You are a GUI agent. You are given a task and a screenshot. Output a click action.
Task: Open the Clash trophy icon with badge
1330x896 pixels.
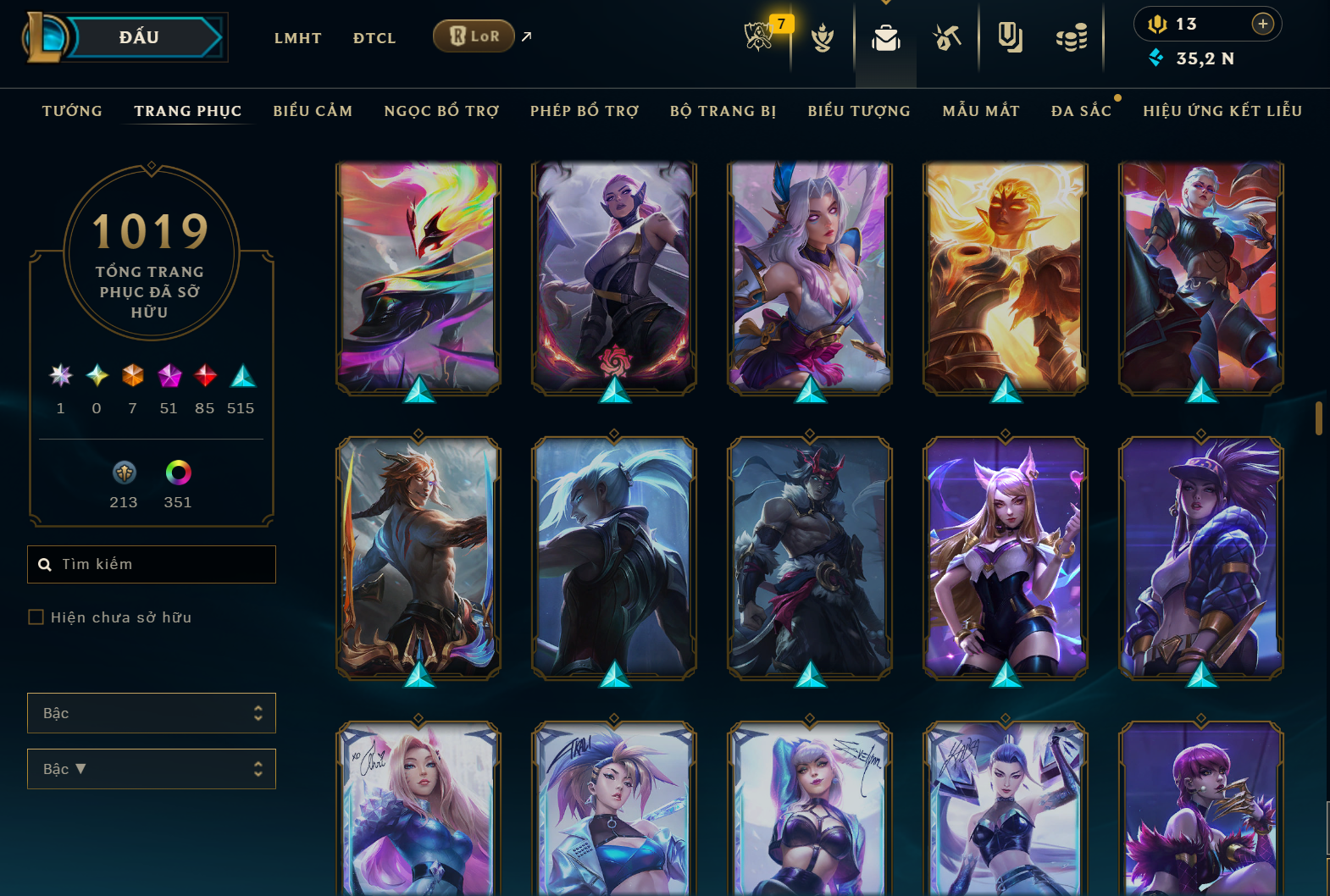758,36
